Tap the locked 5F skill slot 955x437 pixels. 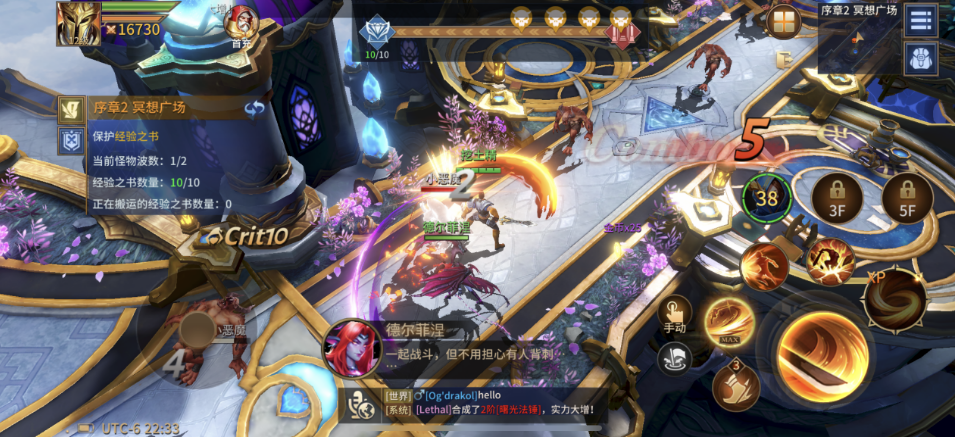click(908, 199)
